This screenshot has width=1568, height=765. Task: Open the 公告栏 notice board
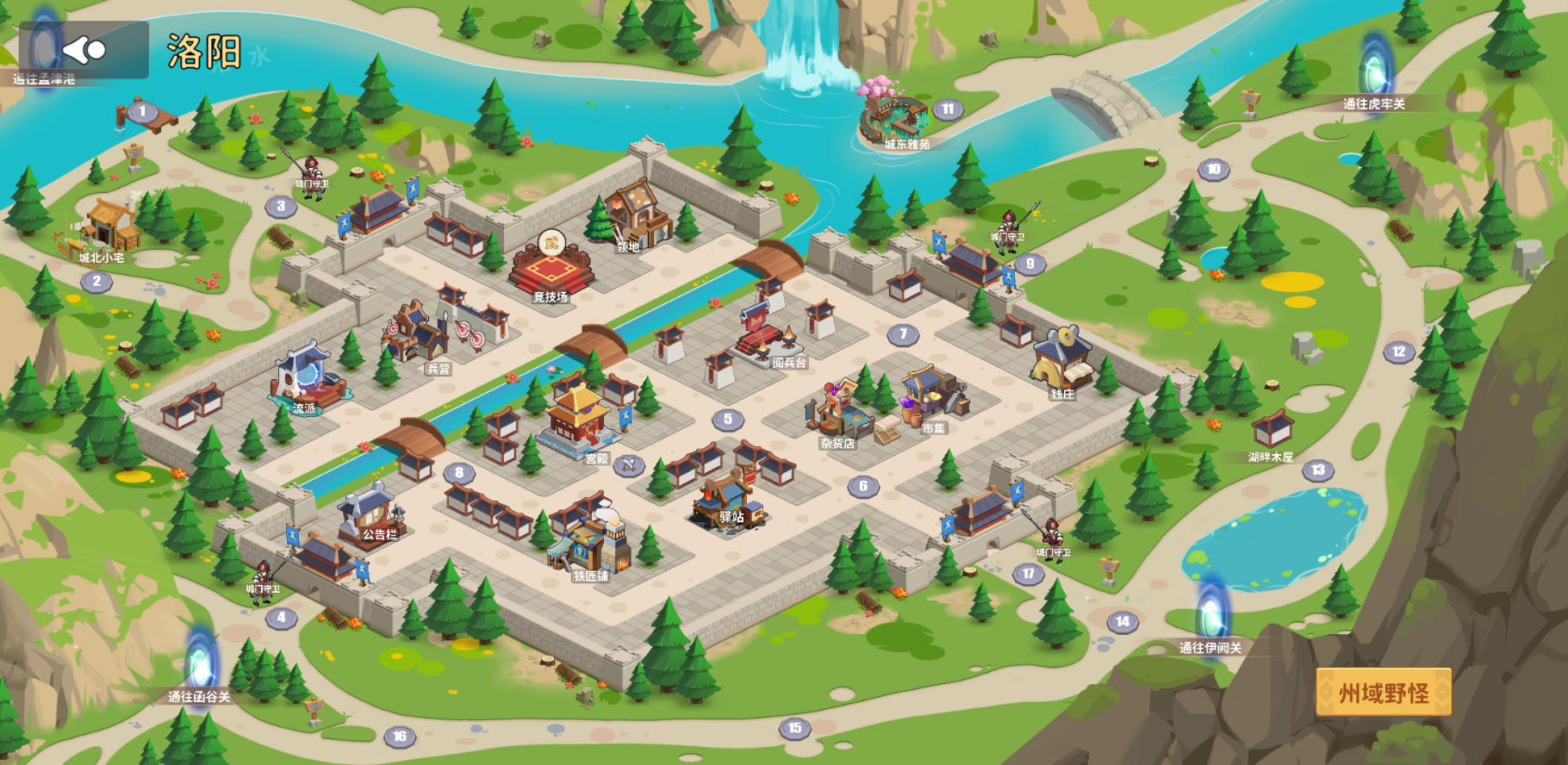[x=371, y=513]
